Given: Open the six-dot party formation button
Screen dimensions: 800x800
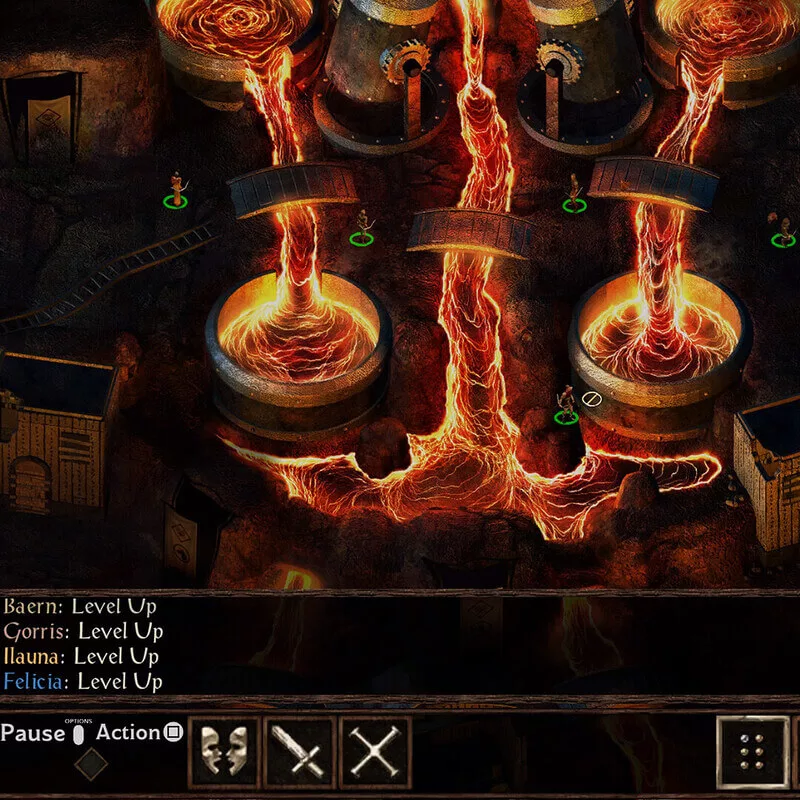Looking at the screenshot, I should click(753, 753).
